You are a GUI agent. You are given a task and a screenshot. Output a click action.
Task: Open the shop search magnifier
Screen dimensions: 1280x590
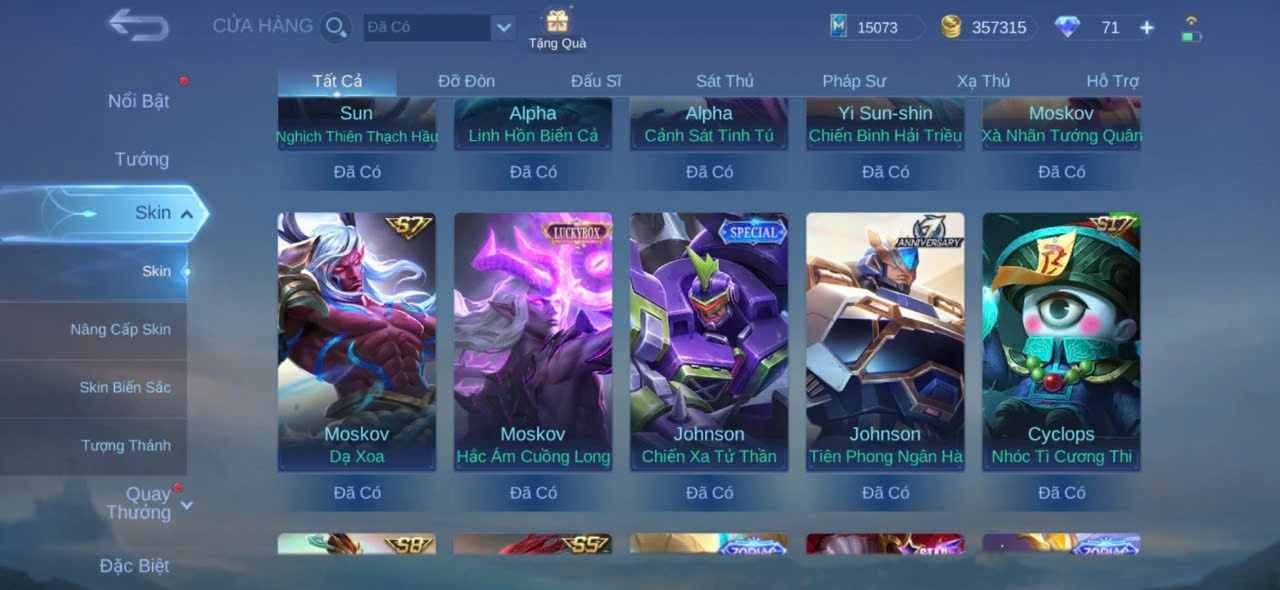tap(336, 27)
